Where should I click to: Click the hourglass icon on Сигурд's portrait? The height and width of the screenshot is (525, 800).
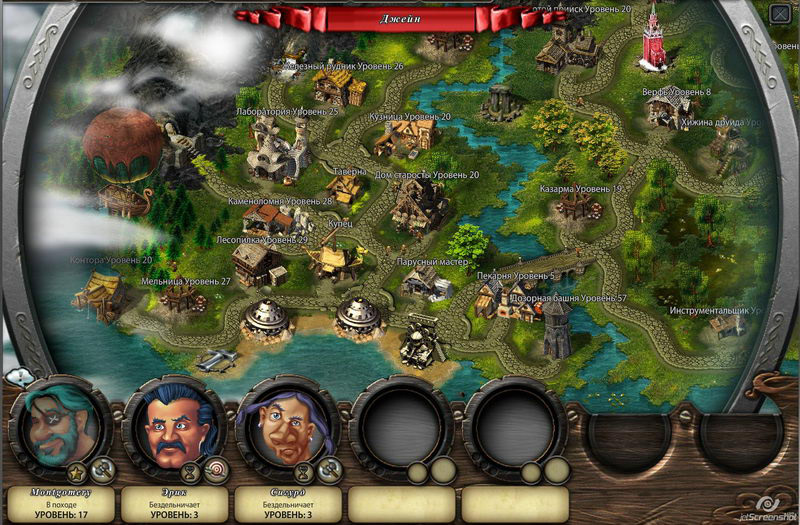[x=305, y=470]
